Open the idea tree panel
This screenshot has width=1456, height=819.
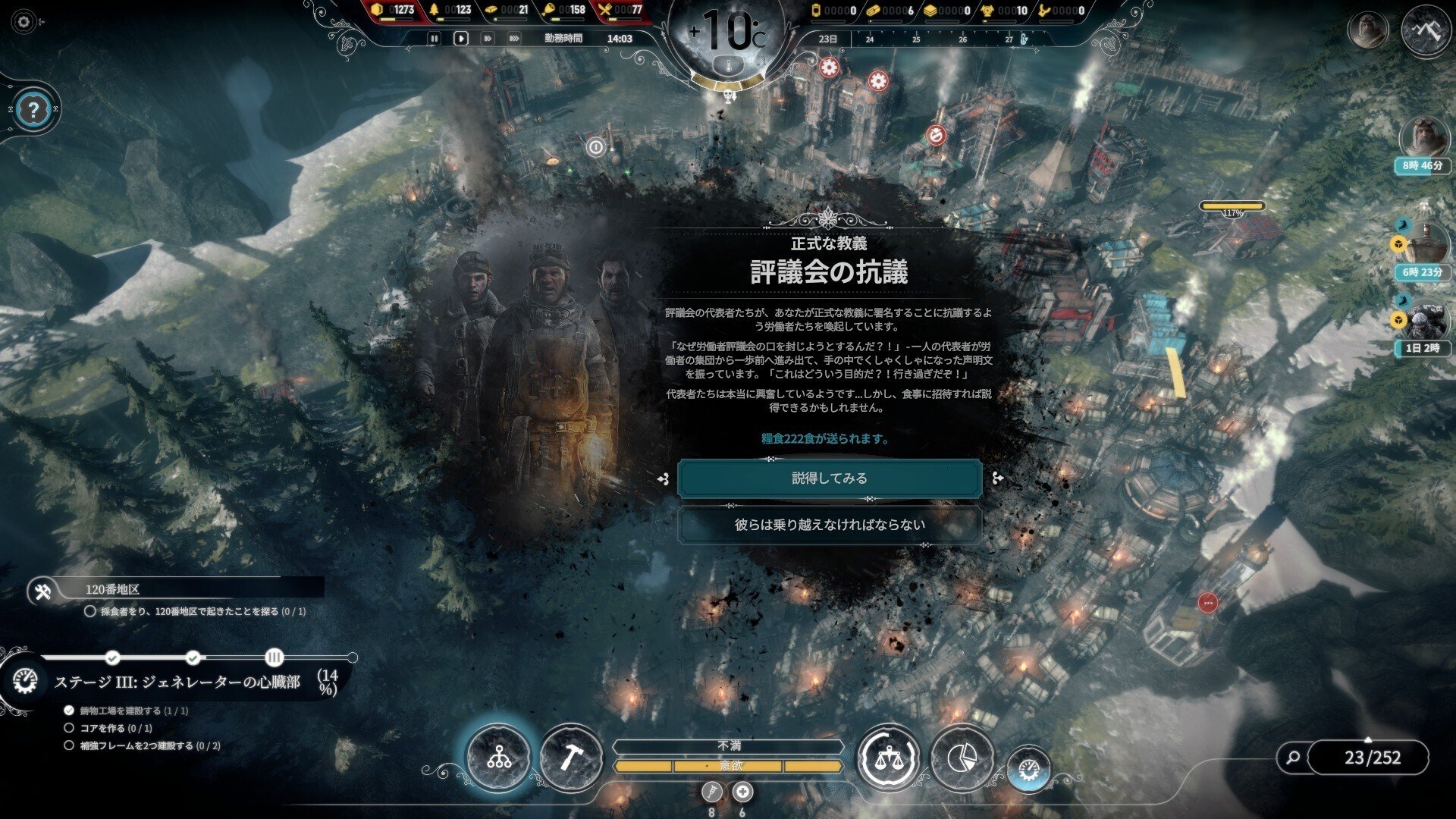click(x=499, y=757)
